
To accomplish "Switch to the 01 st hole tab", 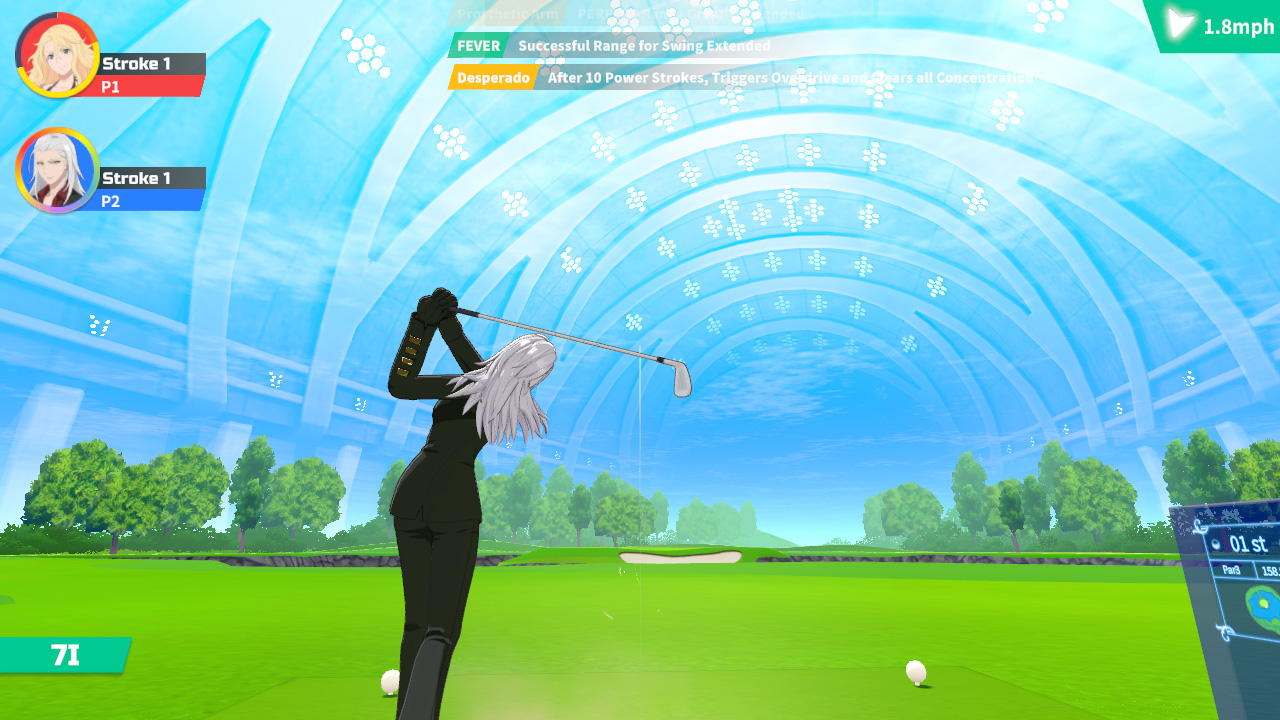I will pyautogui.click(x=1248, y=544).
